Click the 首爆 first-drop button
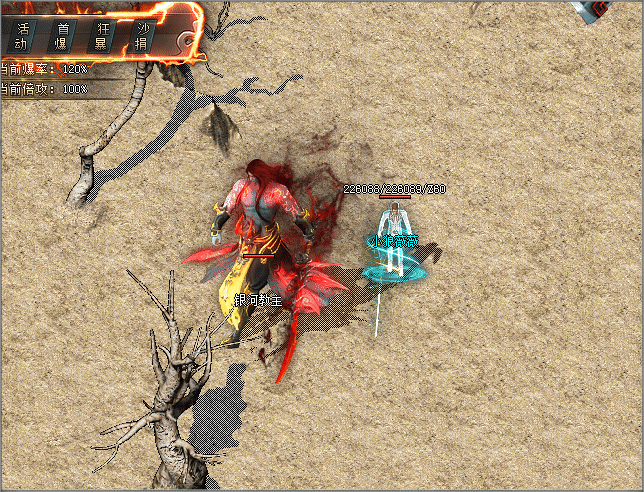Image resolution: width=644 pixels, height=492 pixels. pos(63,36)
